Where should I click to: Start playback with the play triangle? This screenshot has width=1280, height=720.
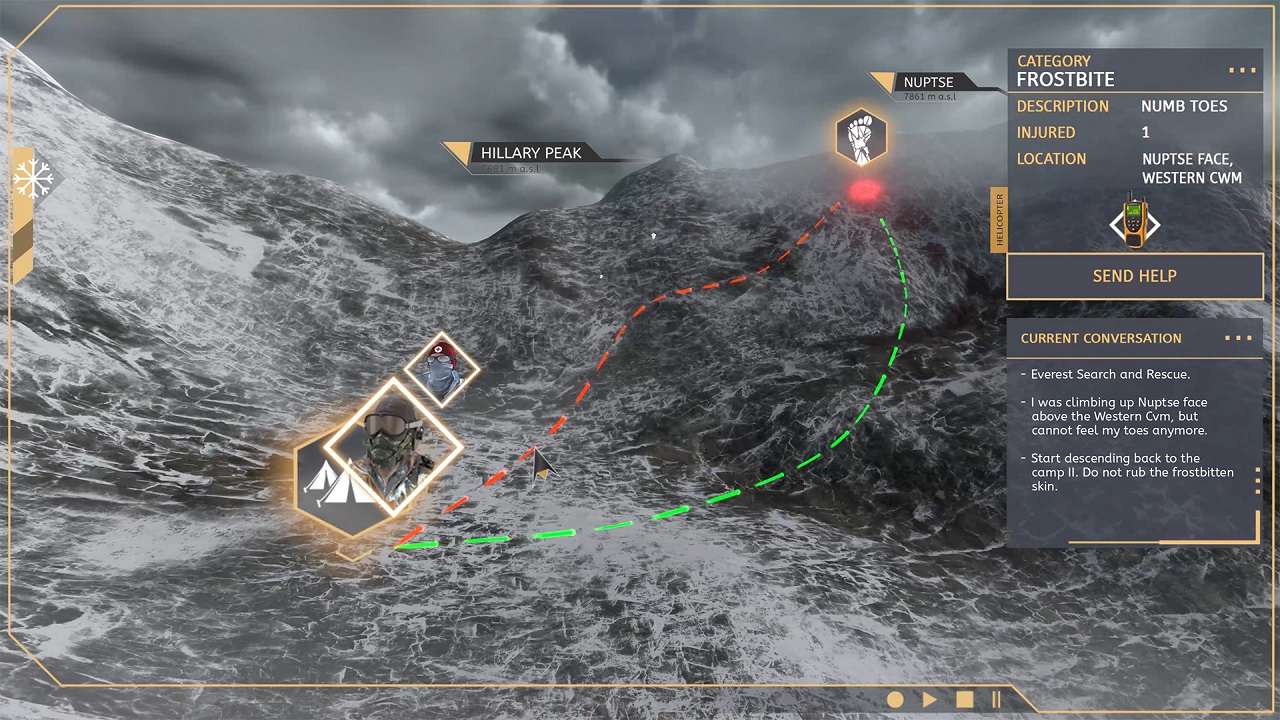(929, 700)
